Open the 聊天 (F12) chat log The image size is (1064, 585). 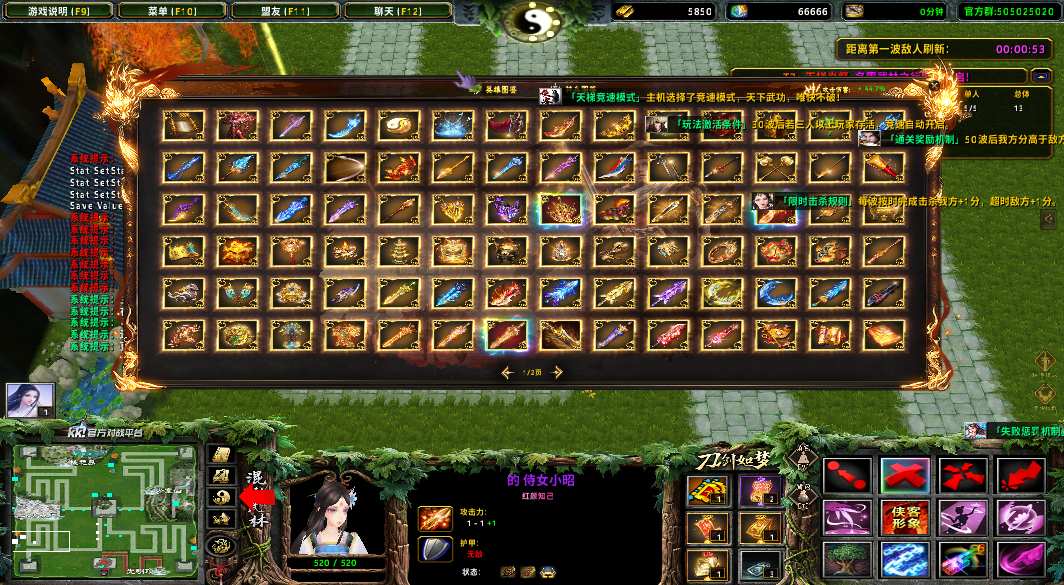click(x=396, y=11)
